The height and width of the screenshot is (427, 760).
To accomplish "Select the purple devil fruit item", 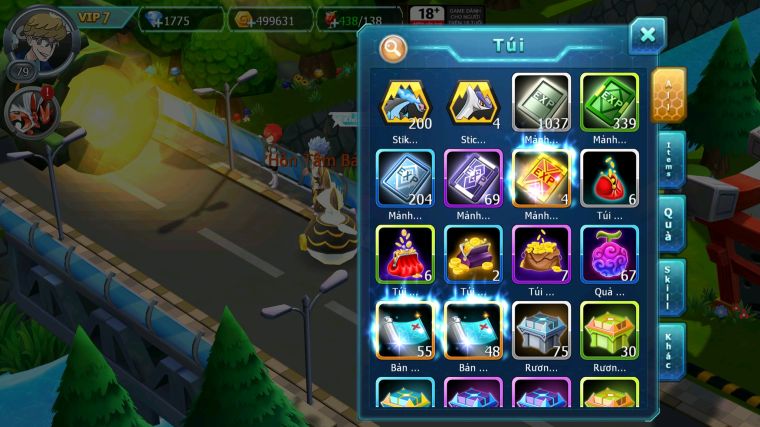I will [x=609, y=254].
